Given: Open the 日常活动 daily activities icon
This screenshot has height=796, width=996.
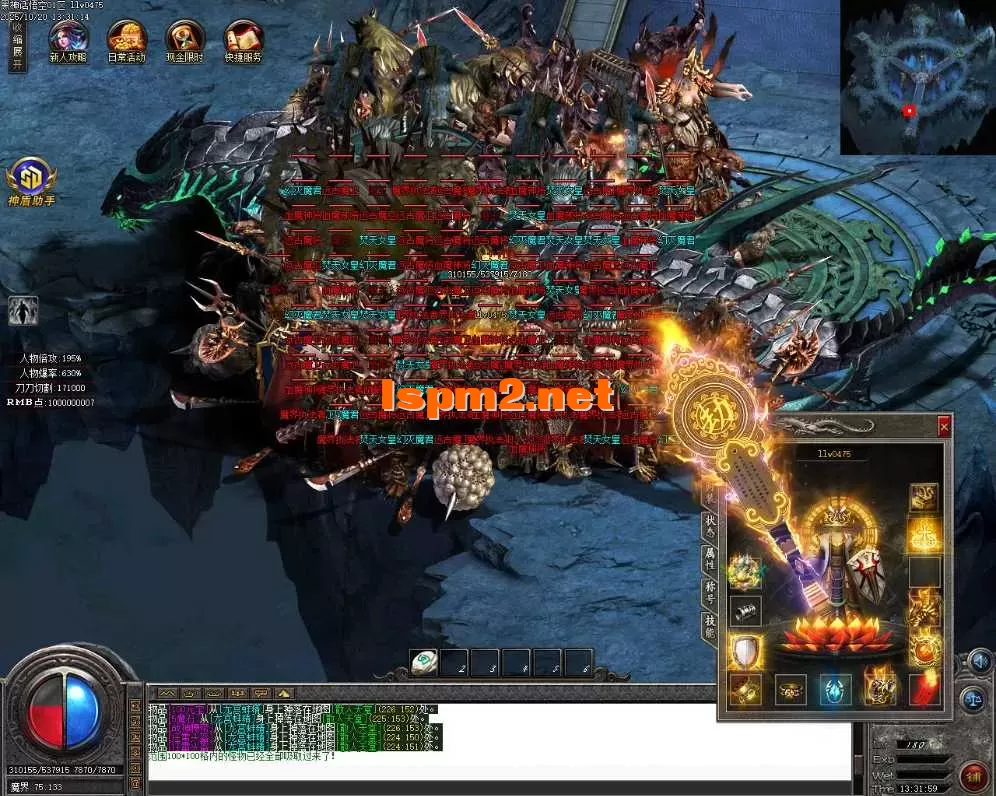Looking at the screenshot, I should click(126, 39).
